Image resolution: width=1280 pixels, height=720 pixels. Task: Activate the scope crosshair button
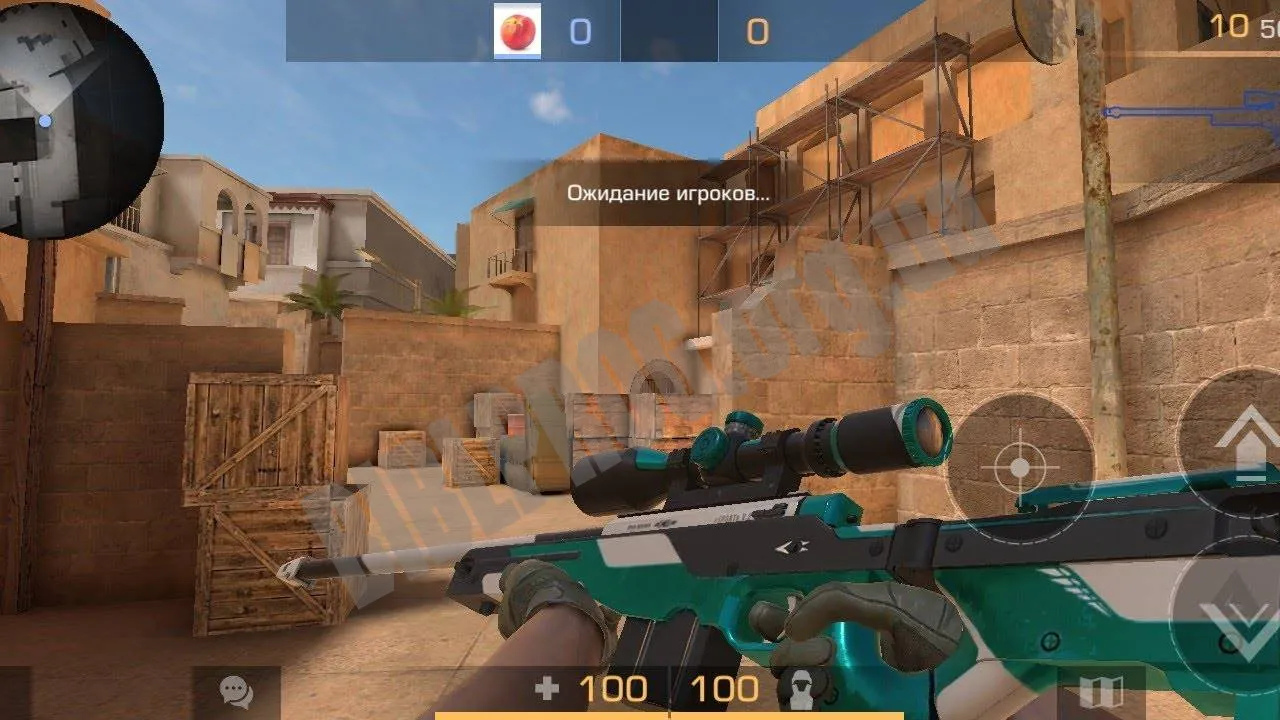click(1019, 467)
